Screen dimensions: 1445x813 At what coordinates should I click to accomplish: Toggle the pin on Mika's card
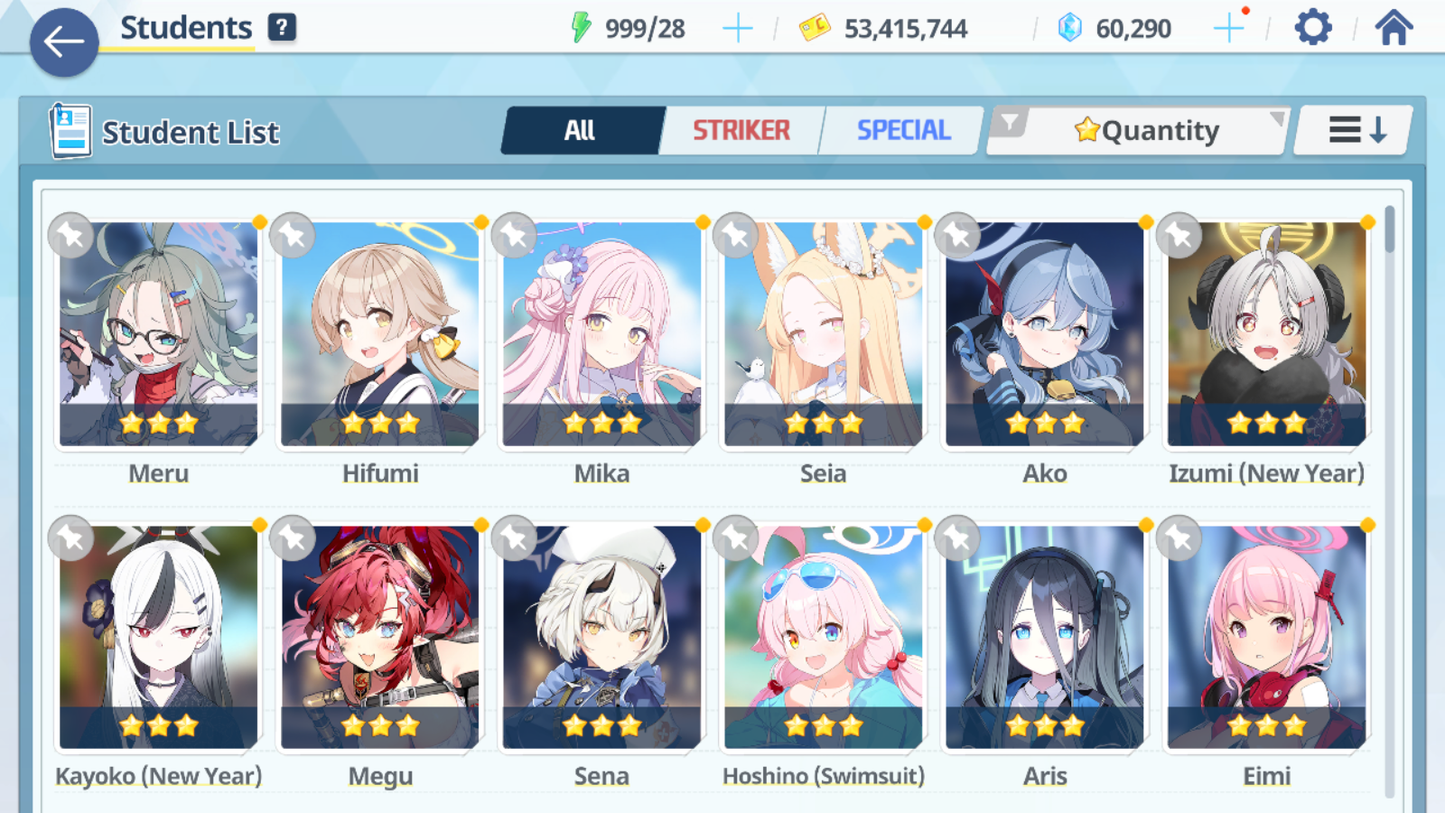pyautogui.click(x=514, y=236)
